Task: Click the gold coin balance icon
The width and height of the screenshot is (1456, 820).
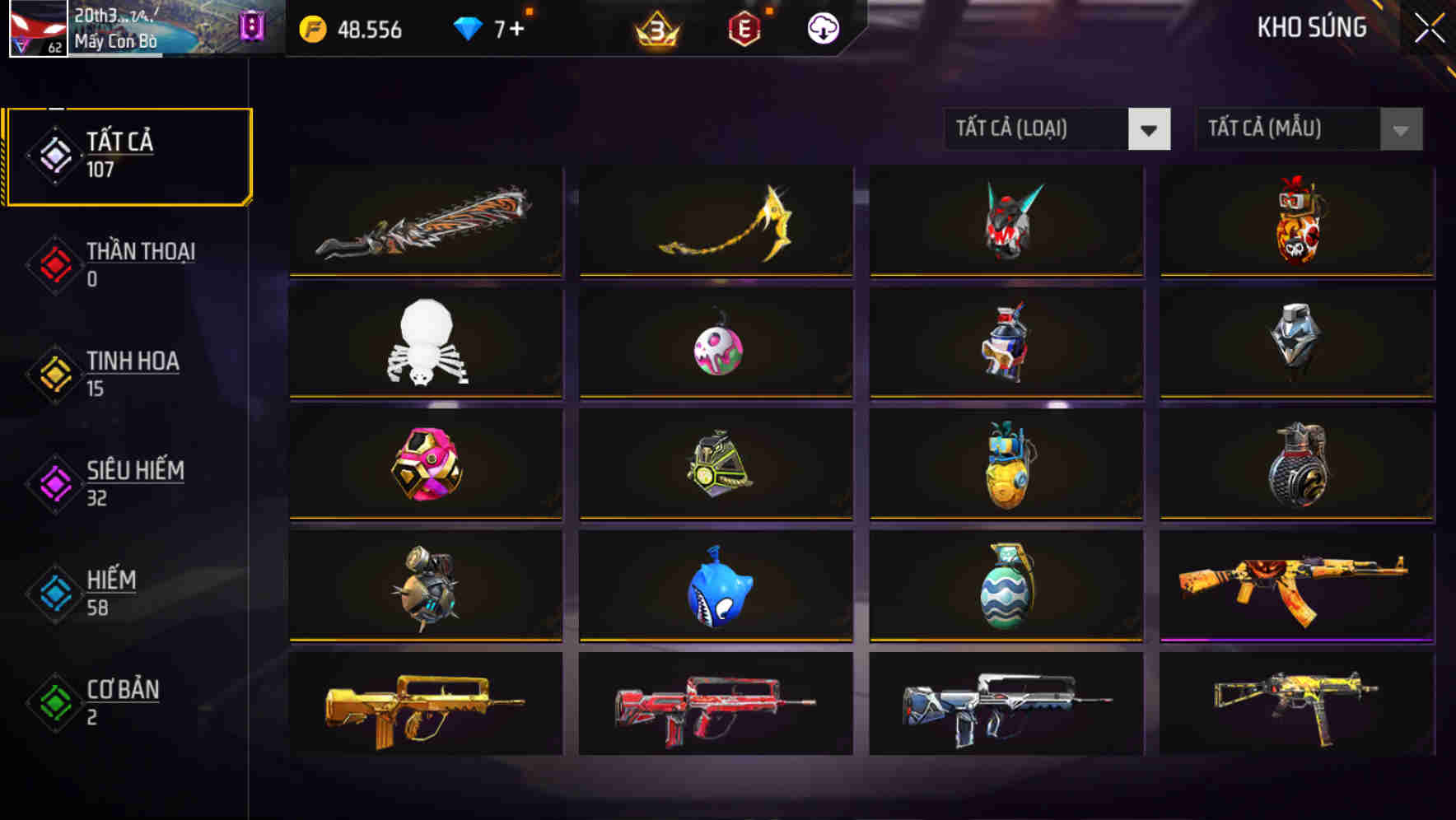Action: (311, 28)
